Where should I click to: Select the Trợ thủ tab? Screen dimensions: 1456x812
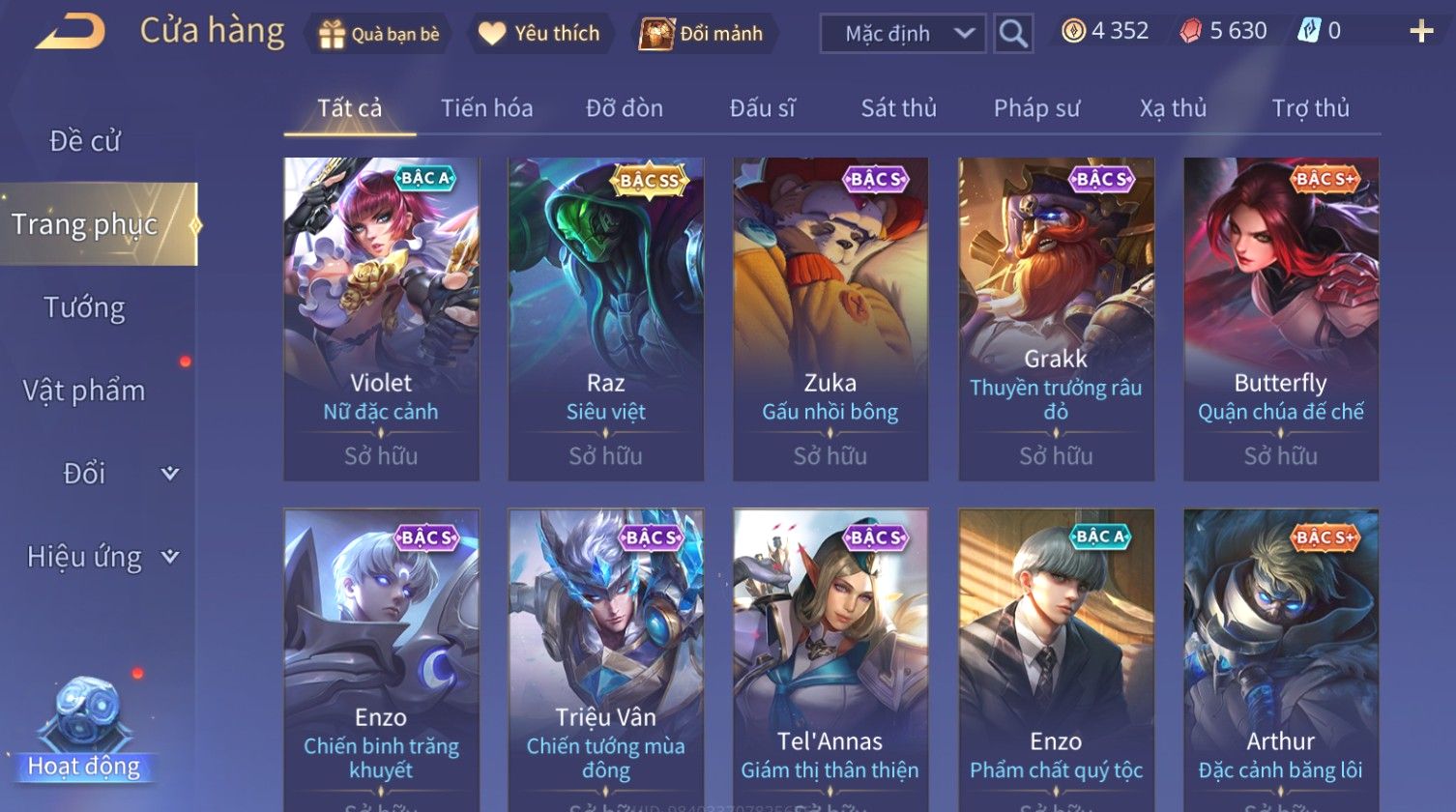click(1310, 108)
